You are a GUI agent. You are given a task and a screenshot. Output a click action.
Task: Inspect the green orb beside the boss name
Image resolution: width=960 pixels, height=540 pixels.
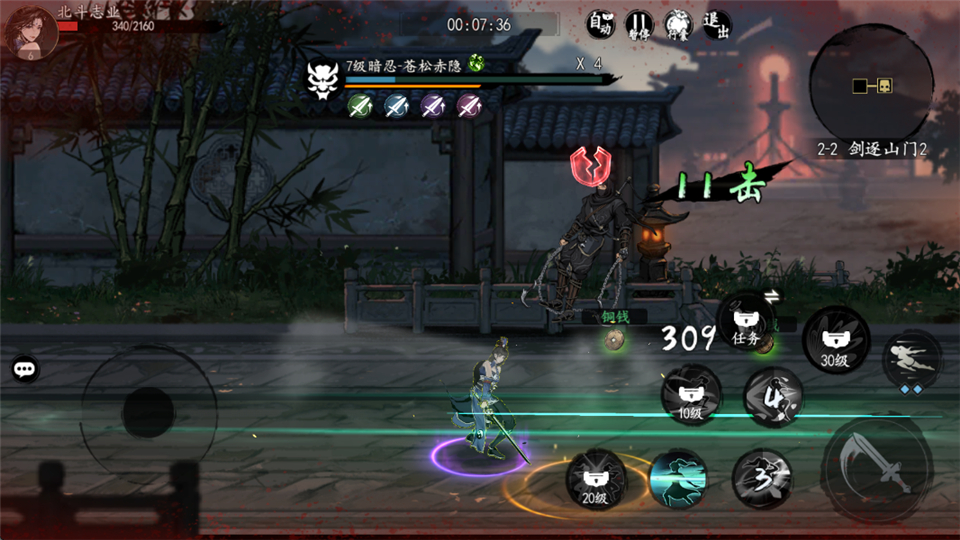pyautogui.click(x=477, y=65)
